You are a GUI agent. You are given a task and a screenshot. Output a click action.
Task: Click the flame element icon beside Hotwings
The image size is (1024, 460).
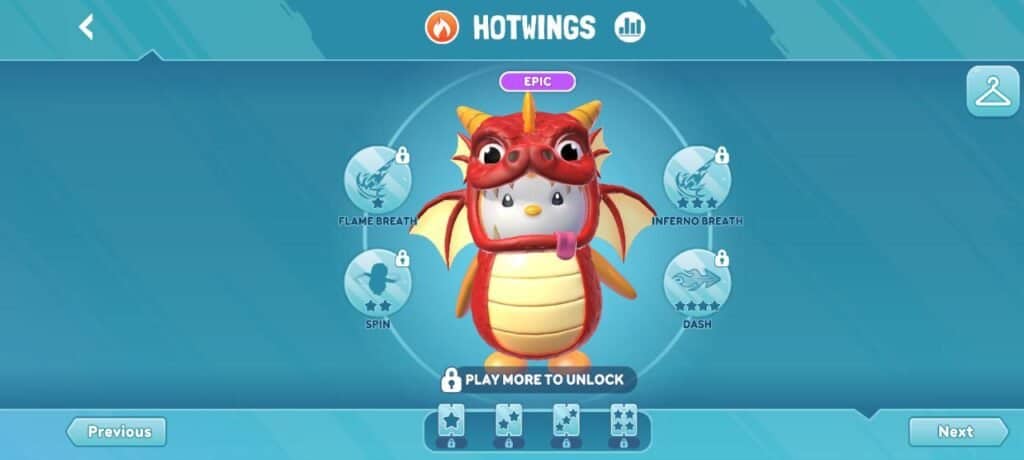tap(441, 27)
